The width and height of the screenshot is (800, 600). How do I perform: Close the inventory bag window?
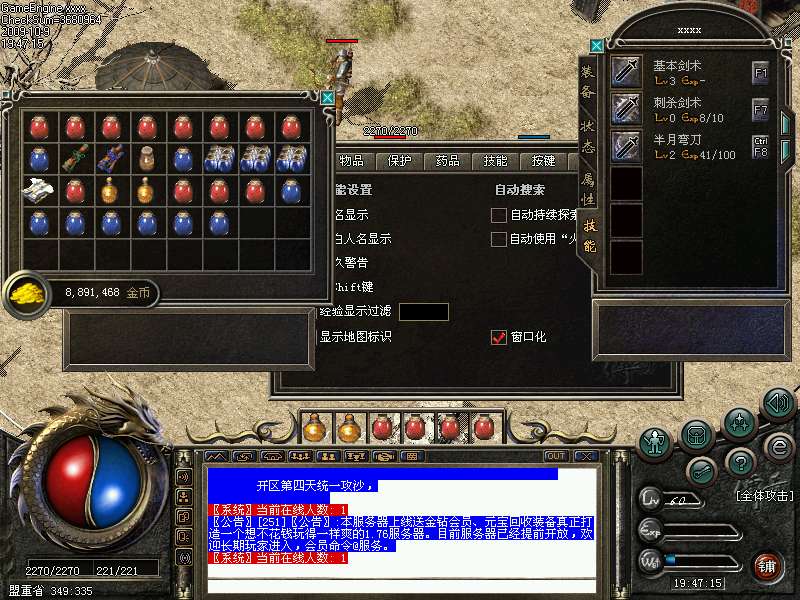[327, 98]
